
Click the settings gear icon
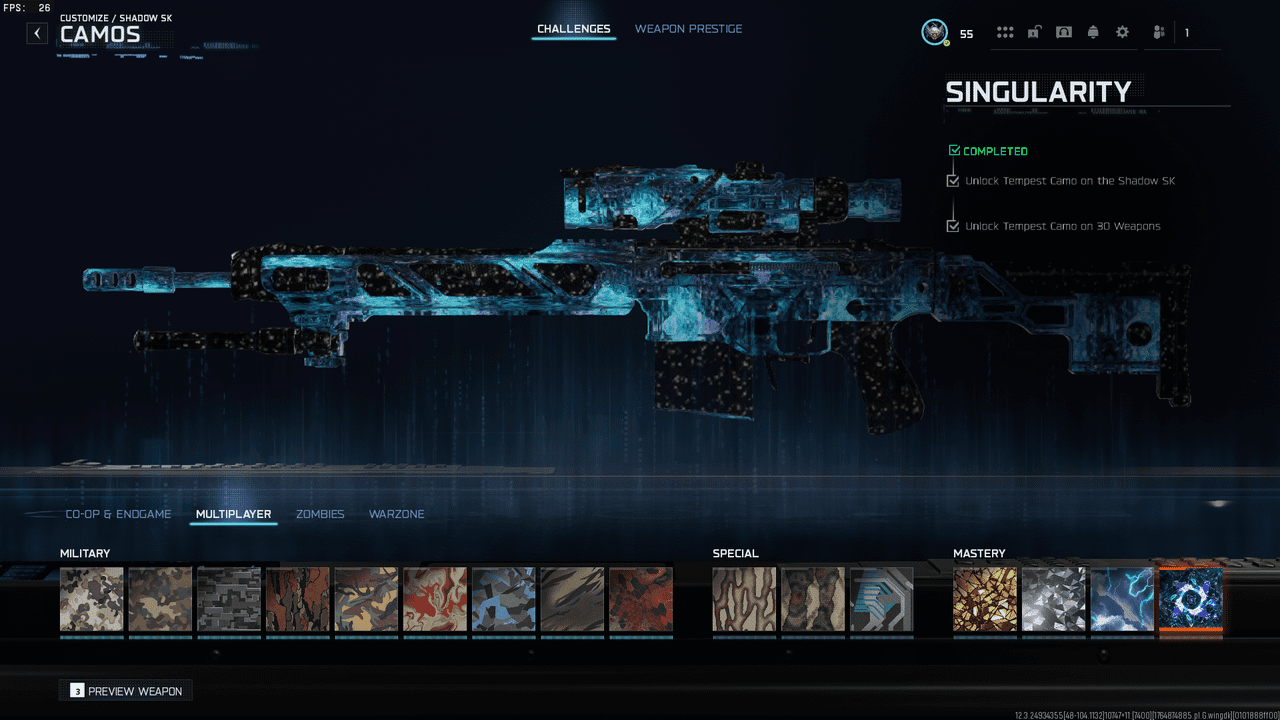1122,32
